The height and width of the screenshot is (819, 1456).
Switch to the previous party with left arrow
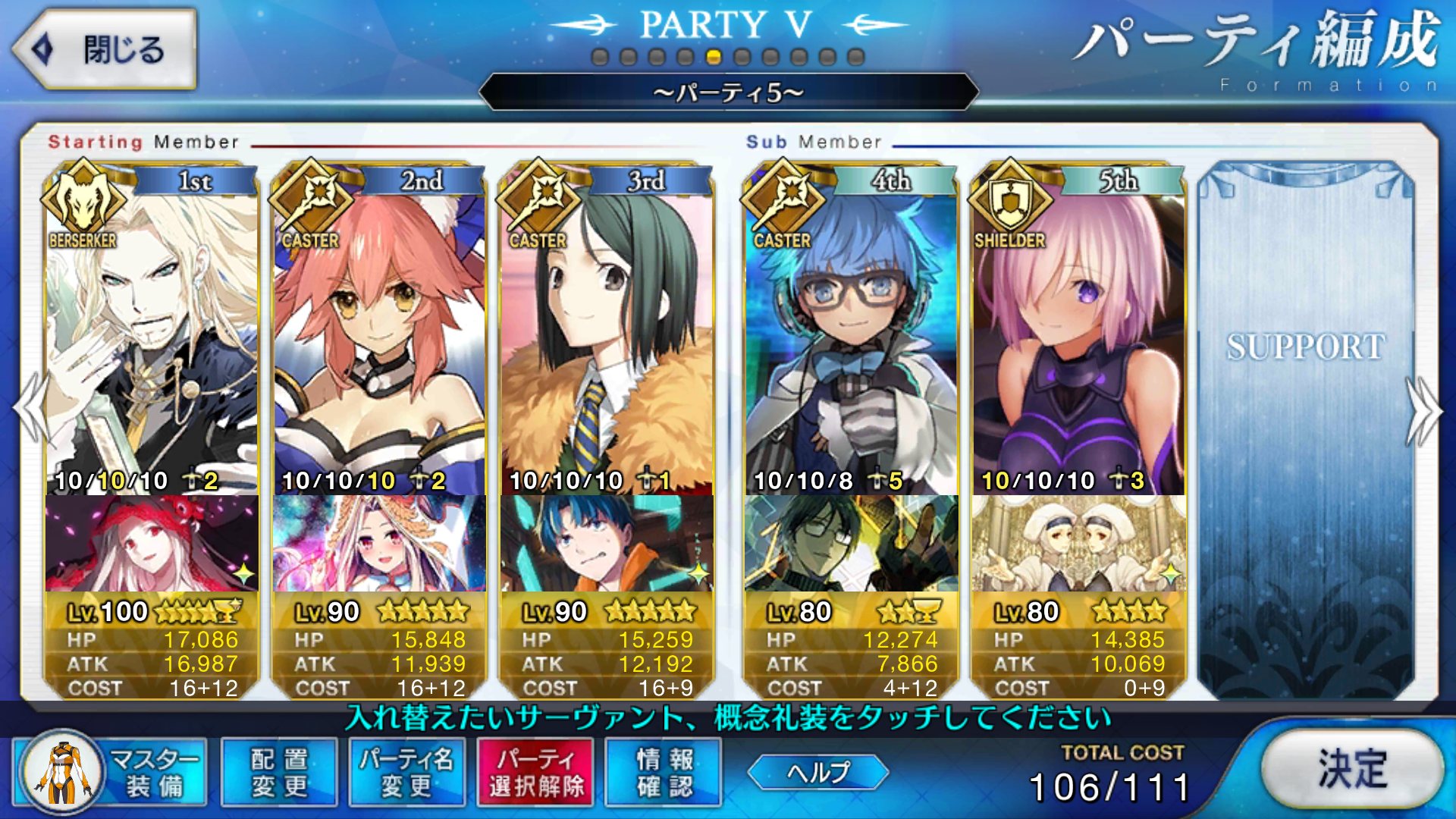tap(29, 409)
